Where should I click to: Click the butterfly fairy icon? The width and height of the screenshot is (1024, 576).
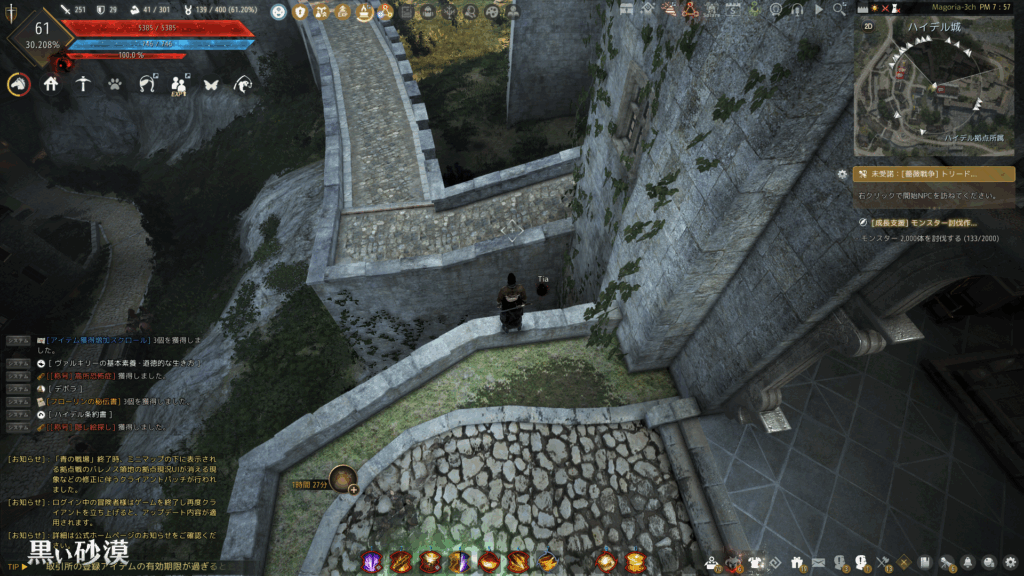coord(211,85)
